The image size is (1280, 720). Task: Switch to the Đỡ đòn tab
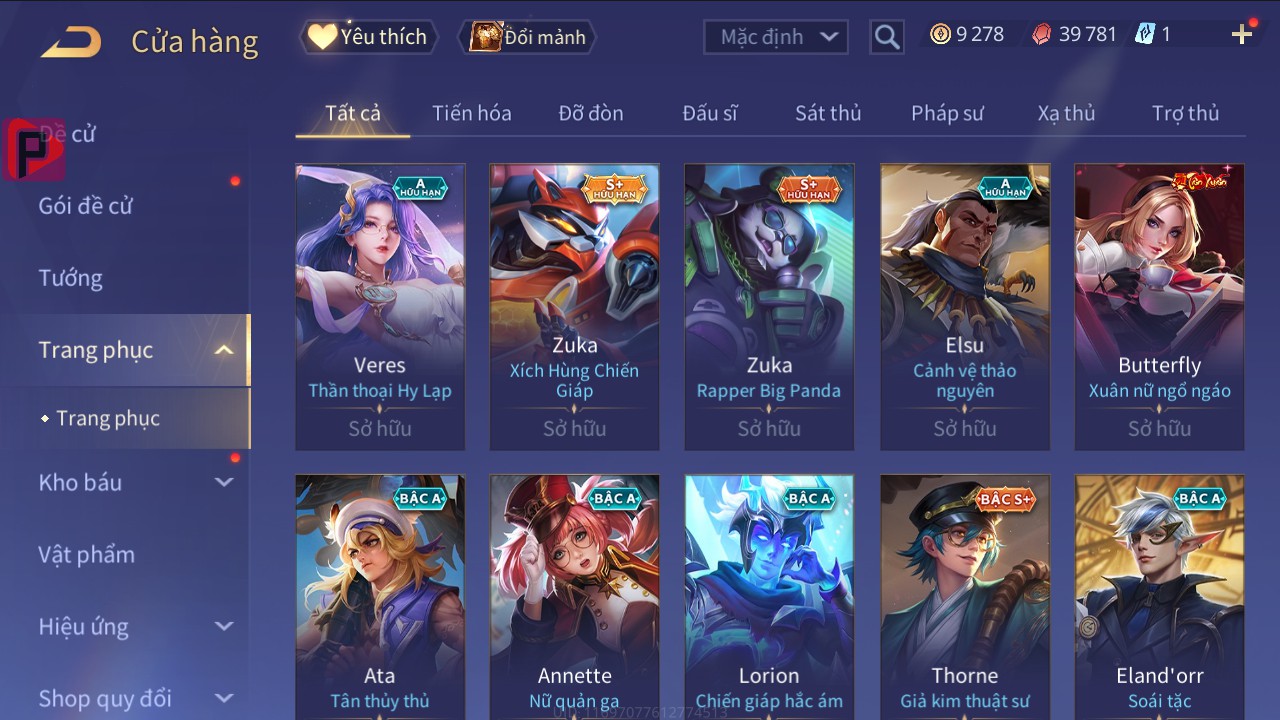point(590,113)
